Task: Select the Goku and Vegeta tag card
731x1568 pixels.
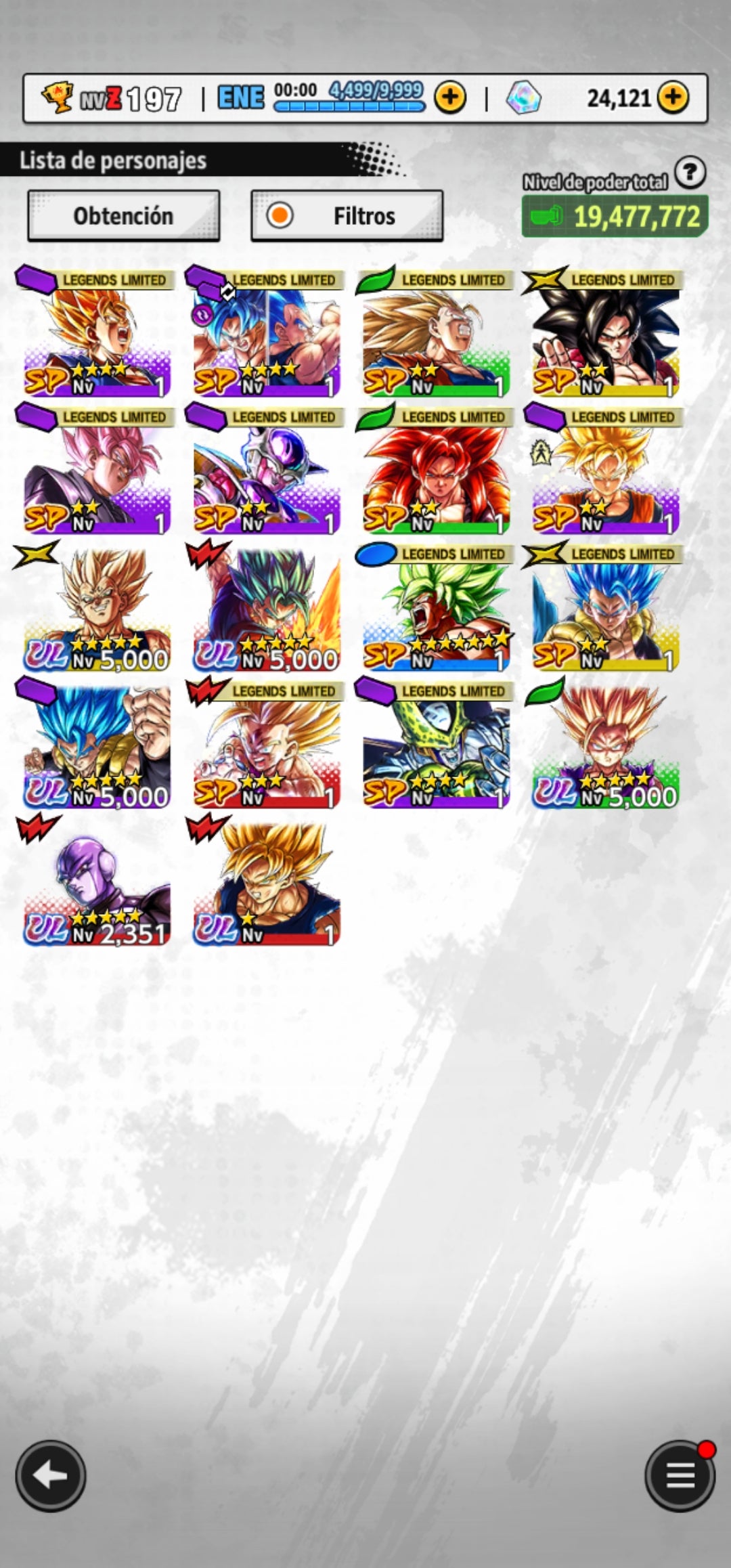Action: 267,335
